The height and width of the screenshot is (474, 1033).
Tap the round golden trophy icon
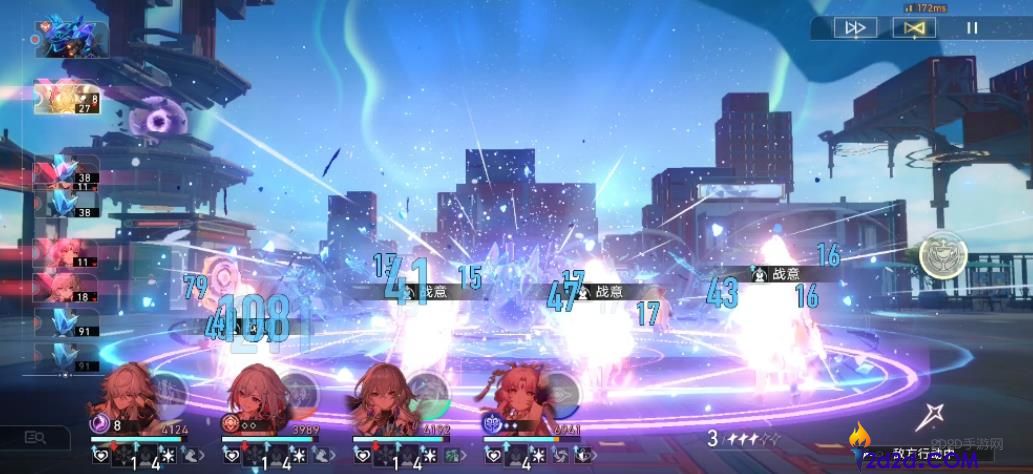tap(943, 256)
